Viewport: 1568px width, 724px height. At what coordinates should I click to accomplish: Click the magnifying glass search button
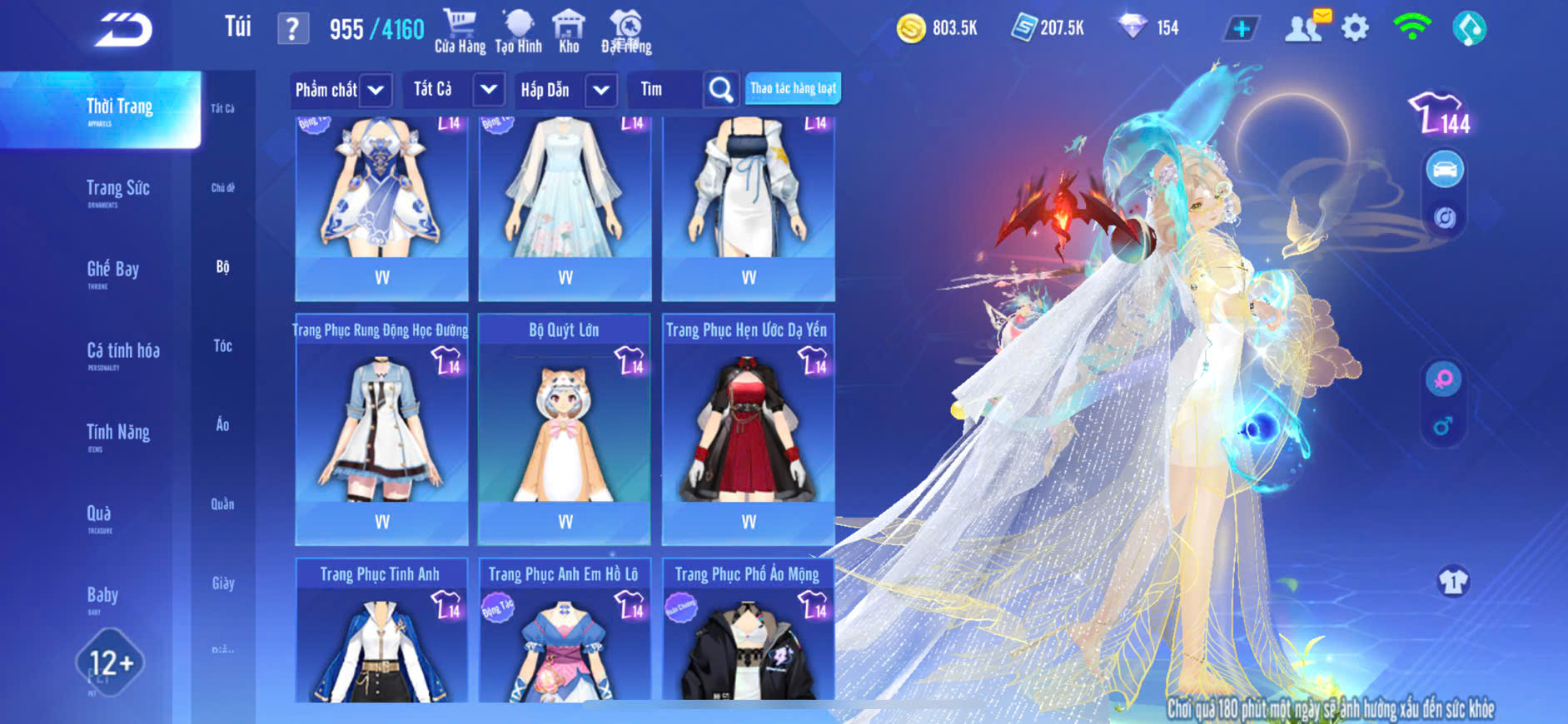(x=720, y=90)
